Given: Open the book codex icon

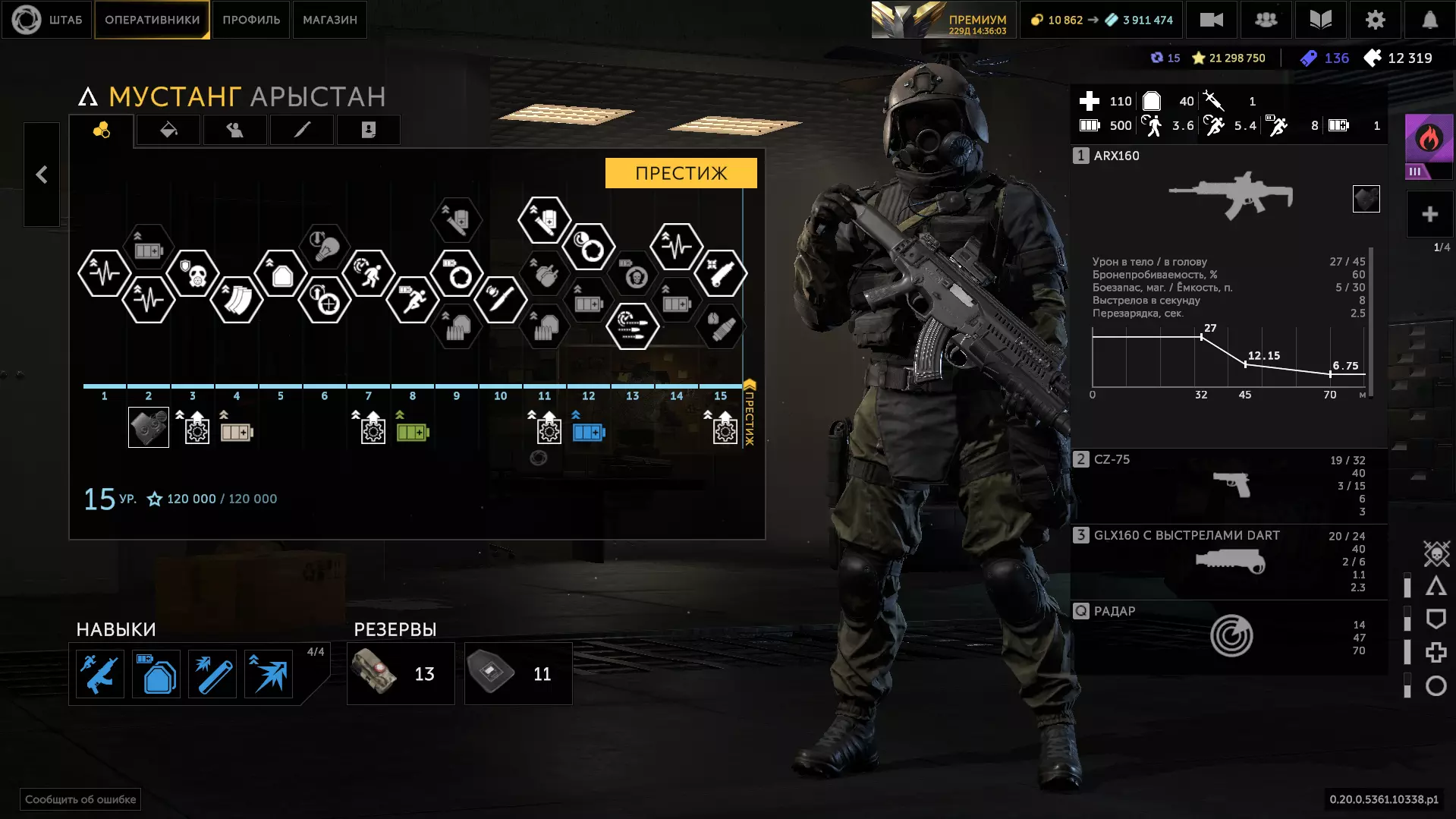Looking at the screenshot, I should coord(1320,20).
